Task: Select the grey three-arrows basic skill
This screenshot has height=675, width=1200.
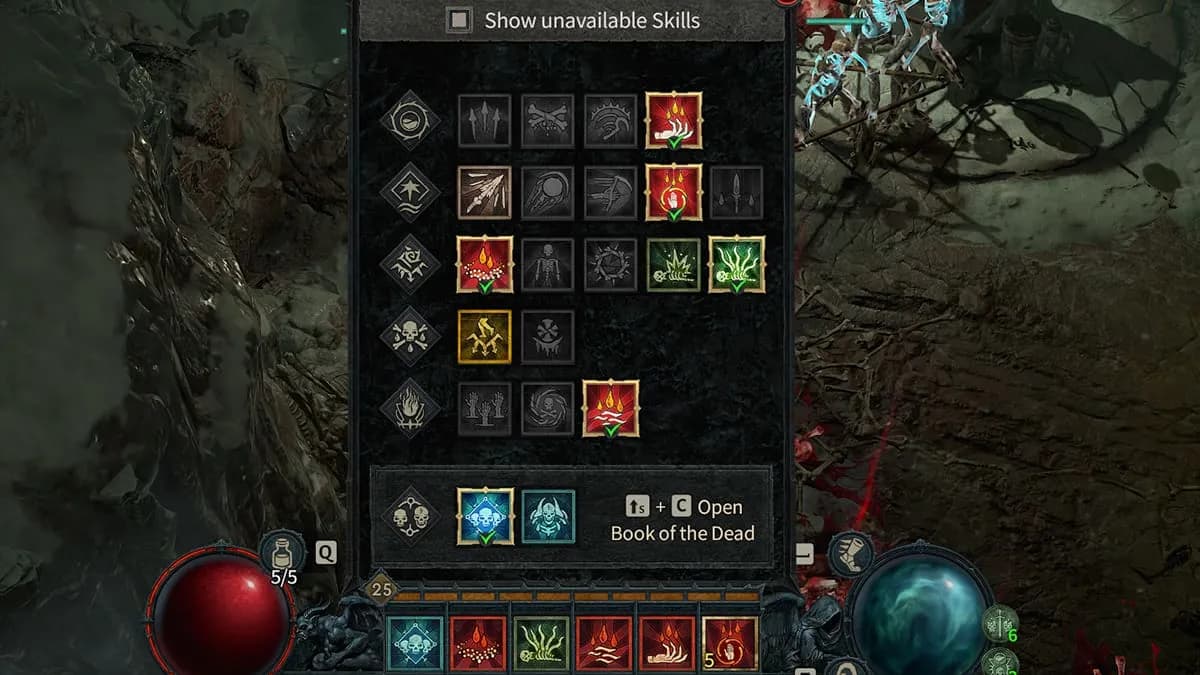Action: [x=485, y=121]
